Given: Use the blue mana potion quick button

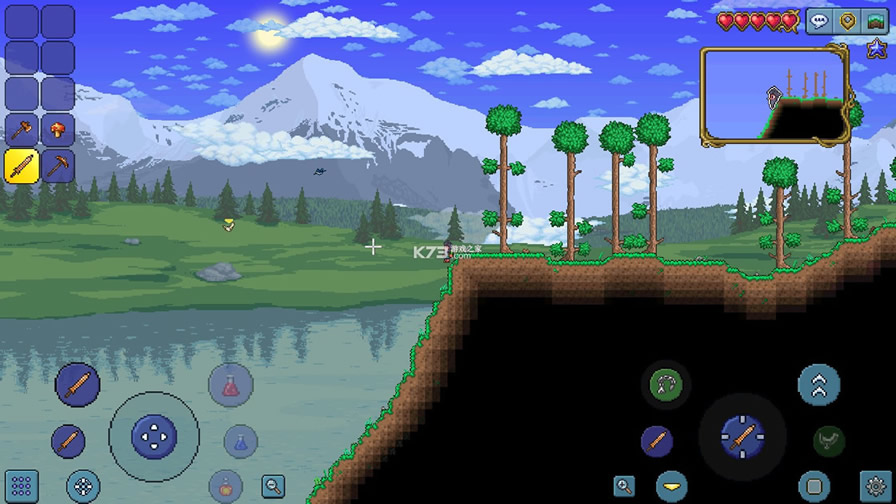Looking at the screenshot, I should (x=240, y=441).
